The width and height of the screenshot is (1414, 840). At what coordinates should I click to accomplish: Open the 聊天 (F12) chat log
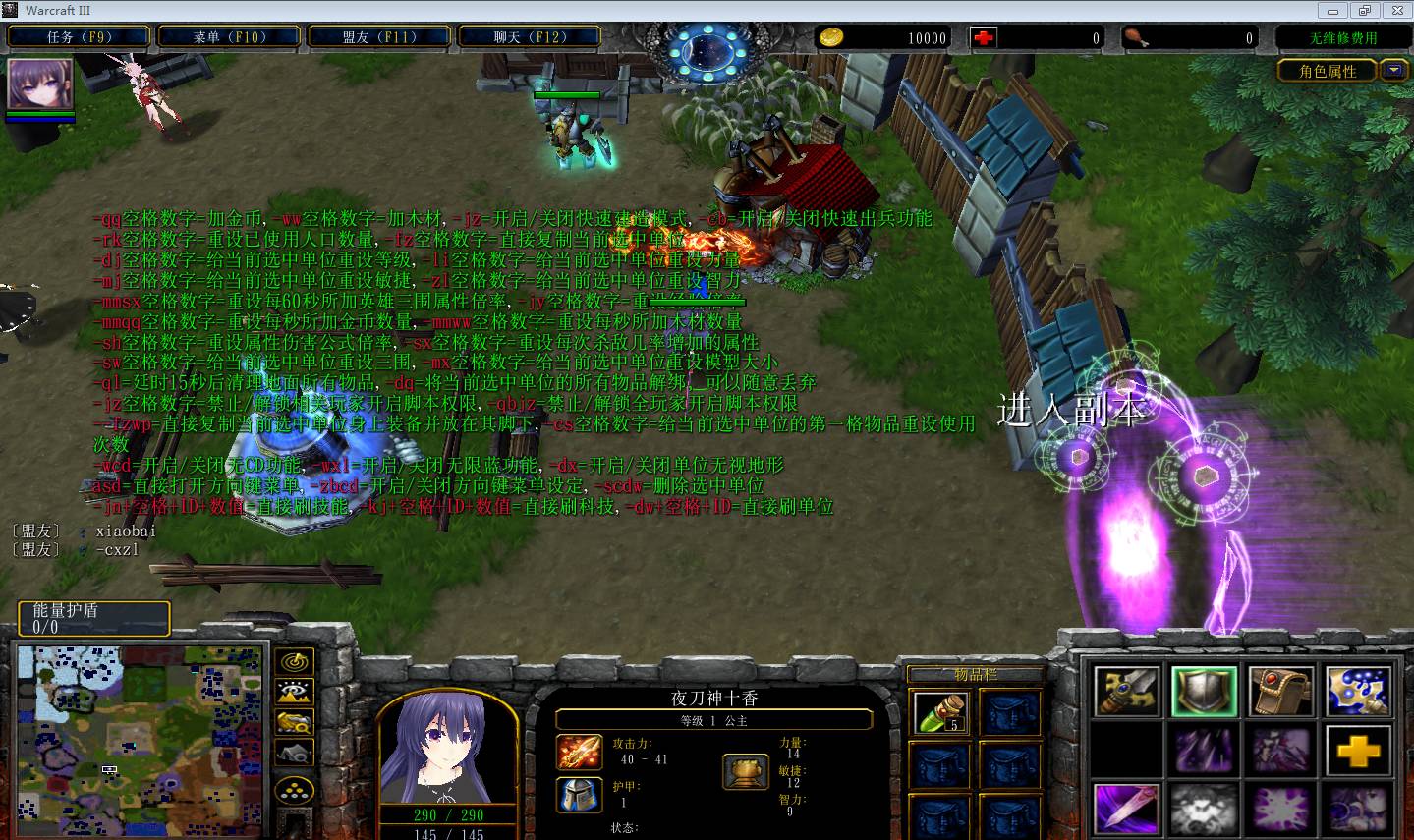click(x=530, y=37)
